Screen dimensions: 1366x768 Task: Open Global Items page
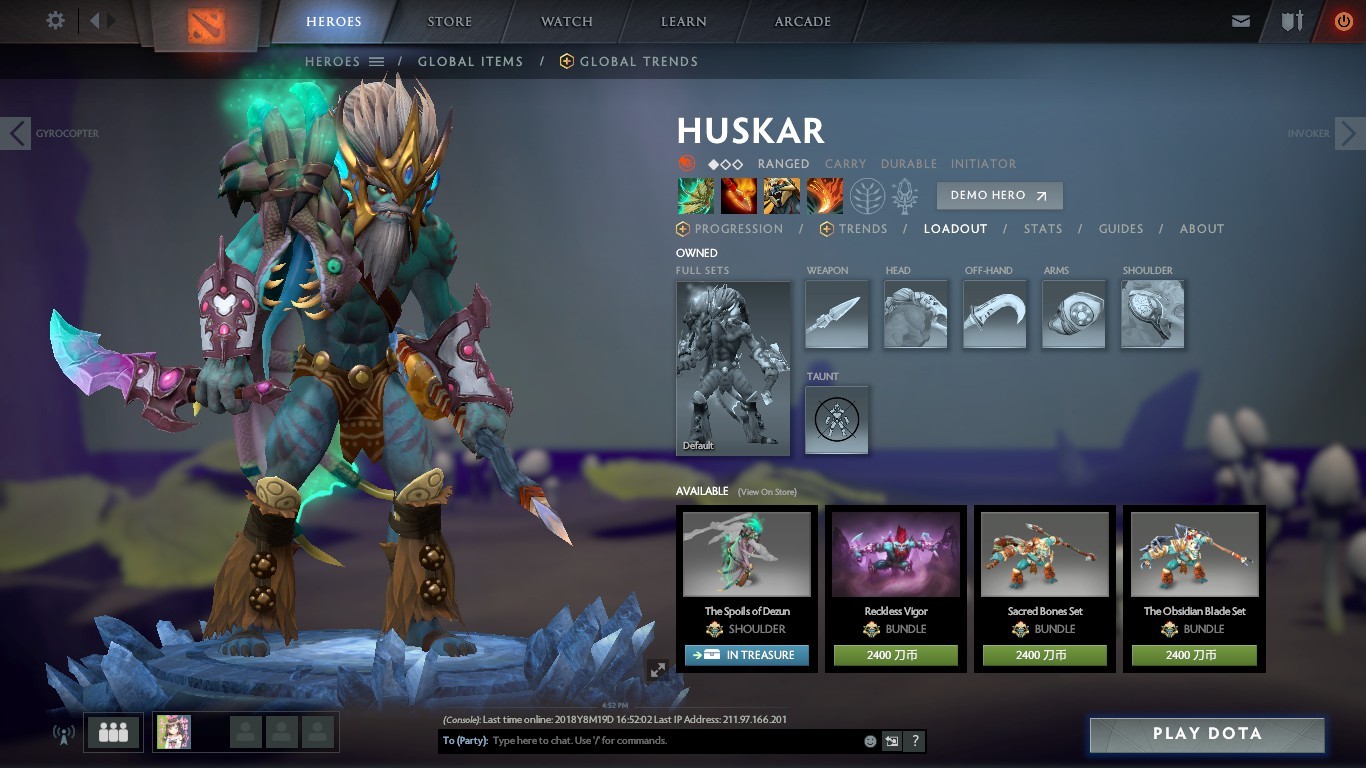click(x=470, y=61)
